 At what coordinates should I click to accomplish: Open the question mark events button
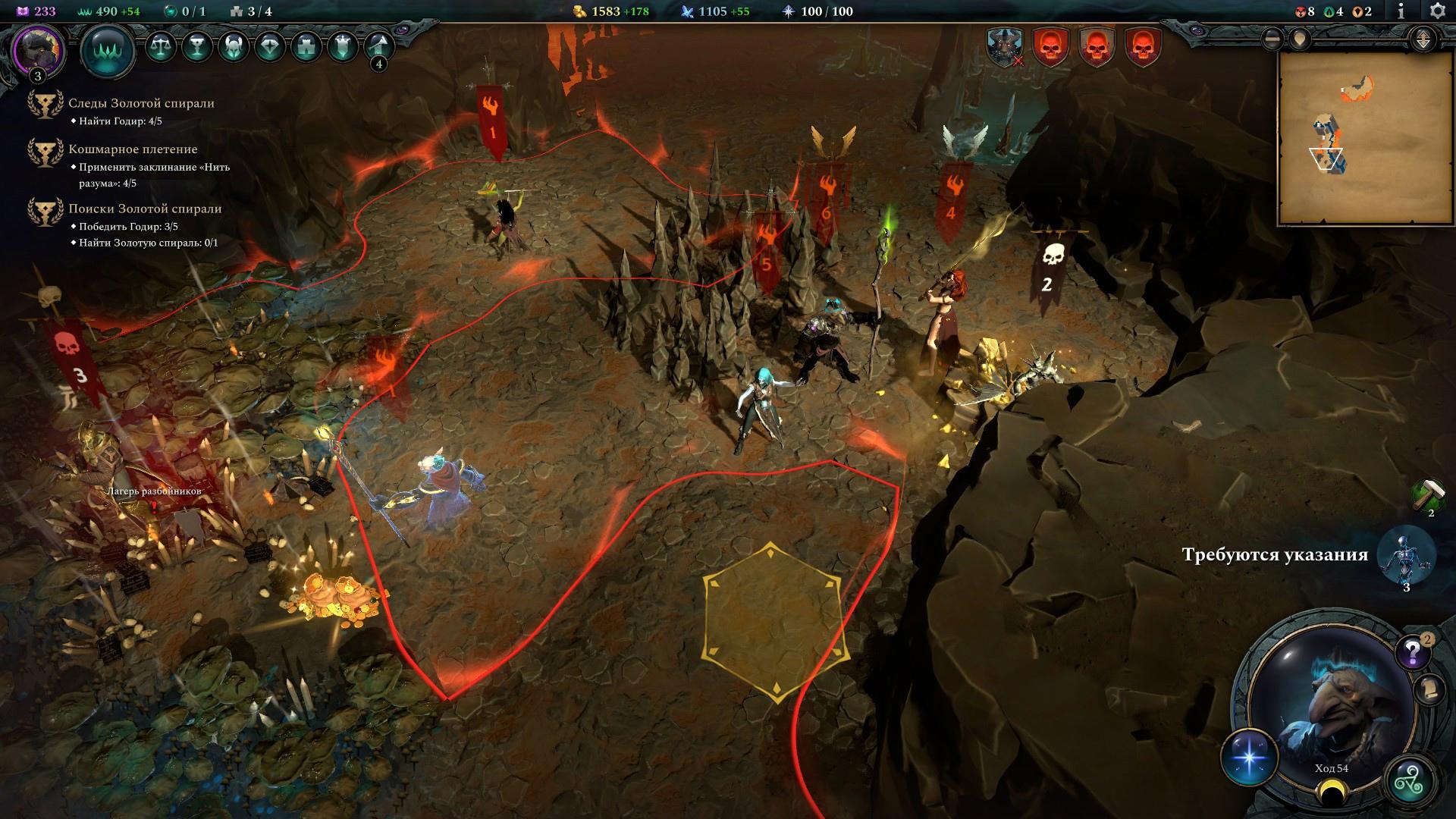1412,651
